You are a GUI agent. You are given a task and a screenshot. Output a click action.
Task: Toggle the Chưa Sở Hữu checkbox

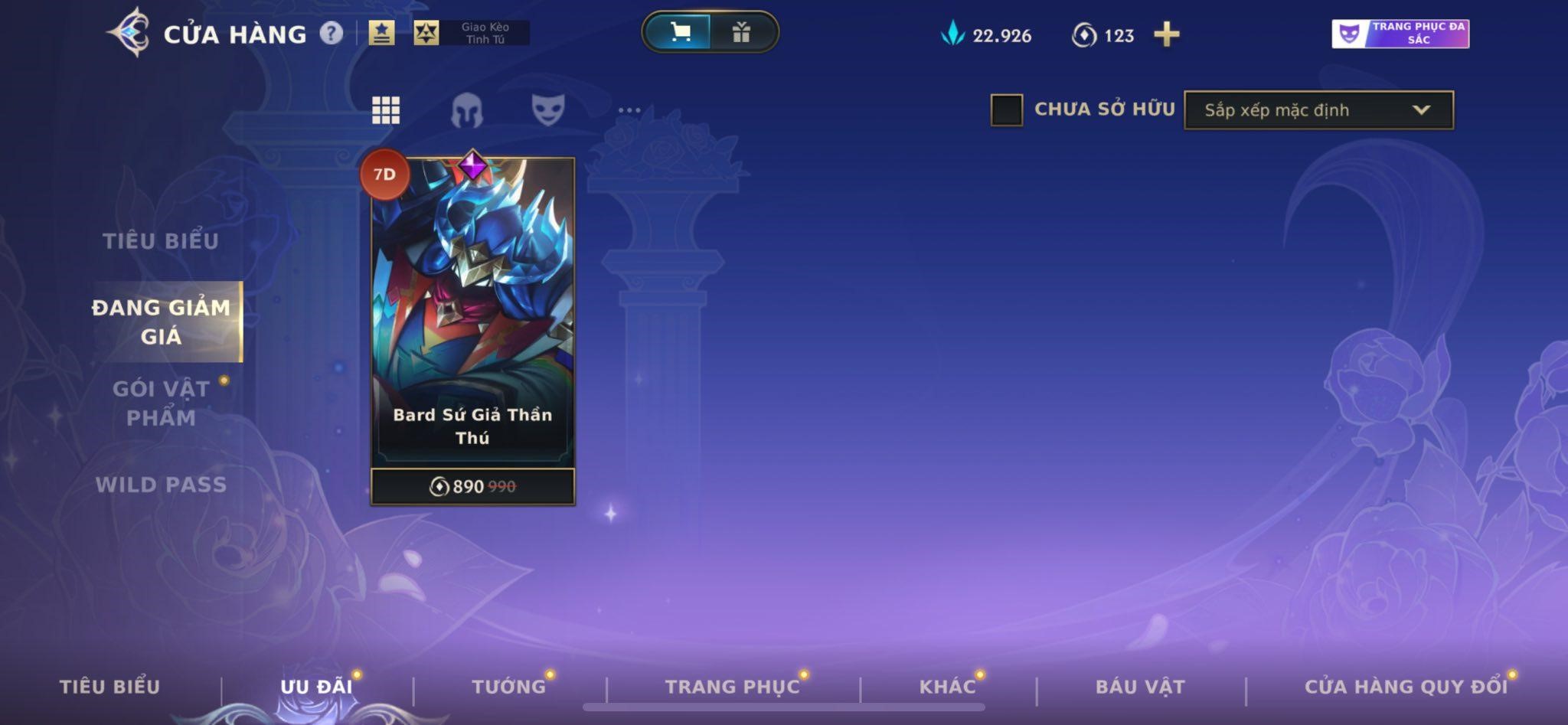pyautogui.click(x=1006, y=109)
